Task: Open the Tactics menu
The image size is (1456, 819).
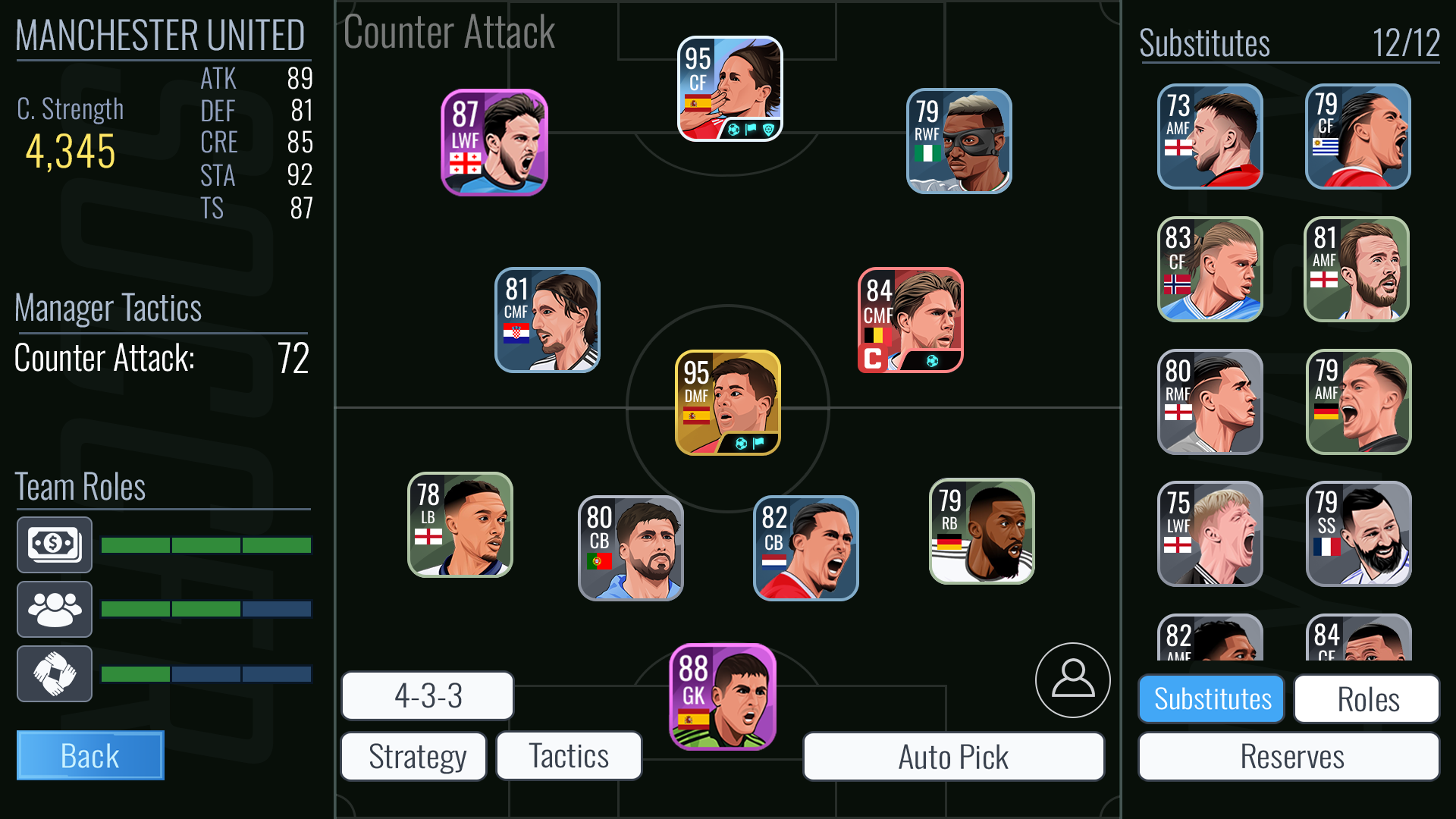Action: (x=569, y=756)
